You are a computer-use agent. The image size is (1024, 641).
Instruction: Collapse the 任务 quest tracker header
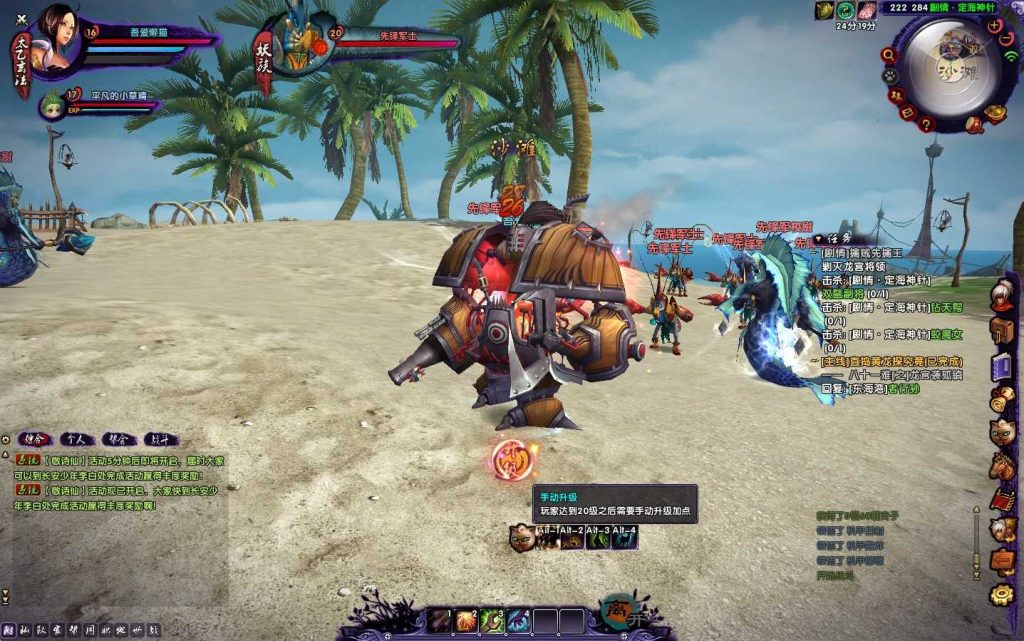pyautogui.click(x=818, y=239)
